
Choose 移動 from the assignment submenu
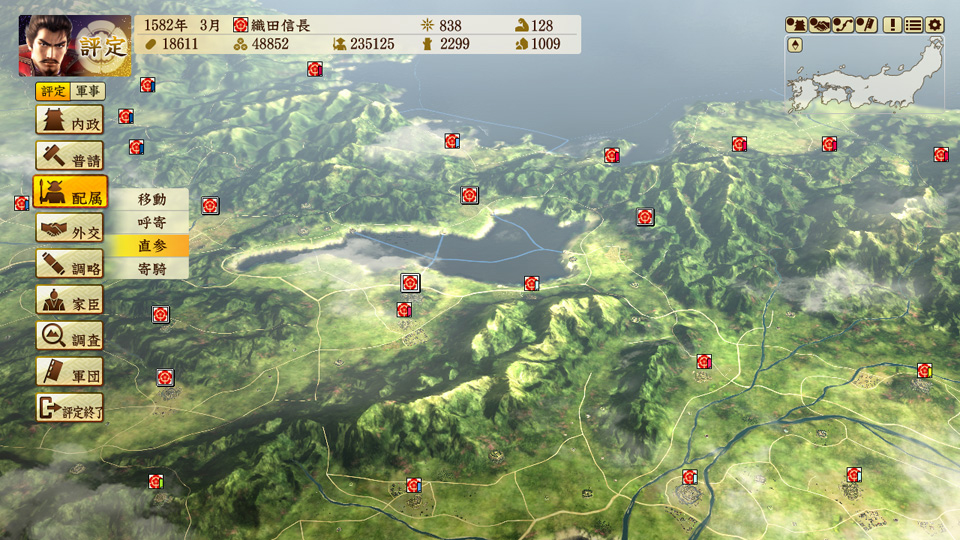[x=151, y=199]
